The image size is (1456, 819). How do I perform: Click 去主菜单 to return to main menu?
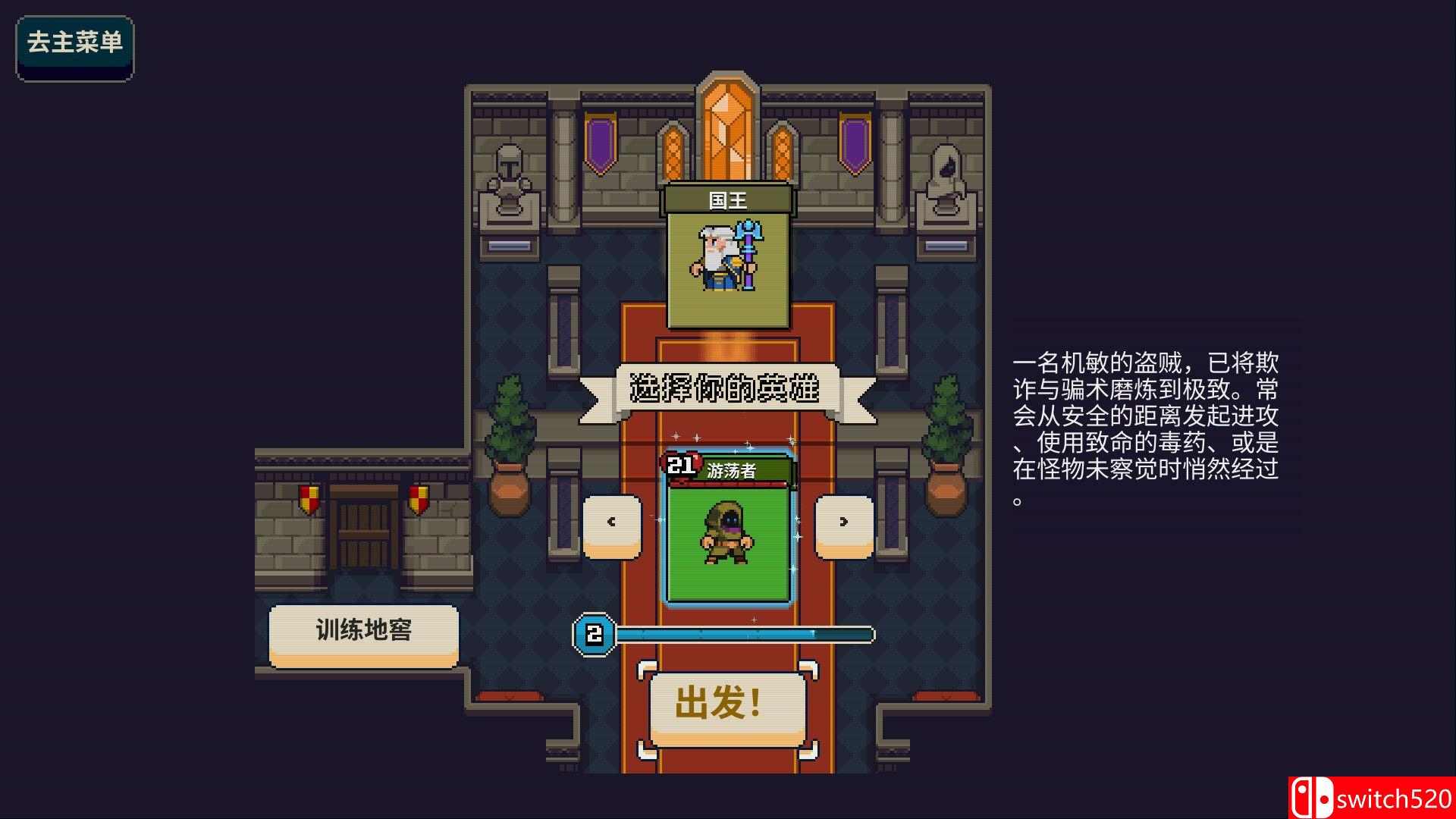click(x=74, y=47)
